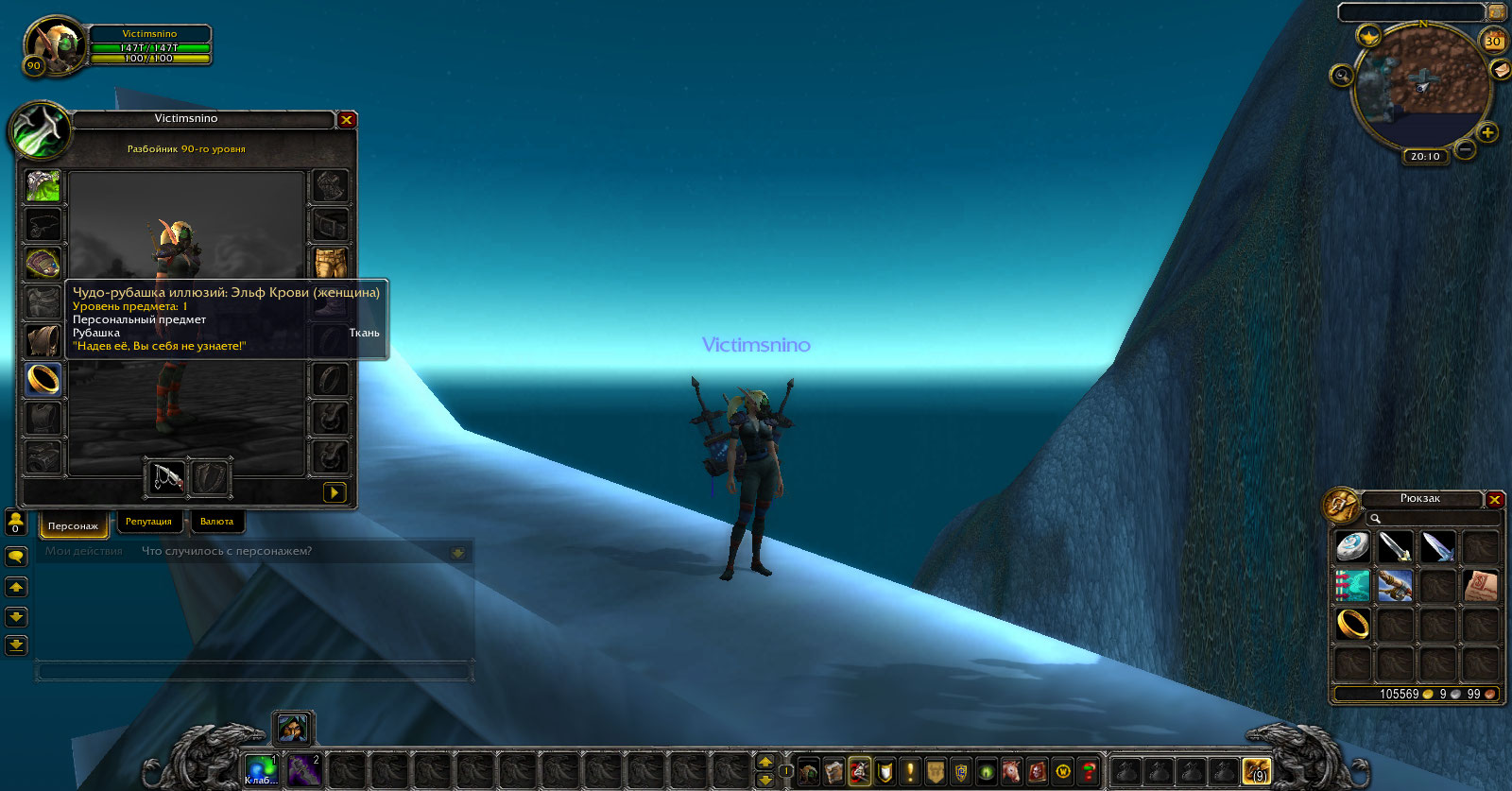Close the Рюкзак backpack window

pos(1495,499)
